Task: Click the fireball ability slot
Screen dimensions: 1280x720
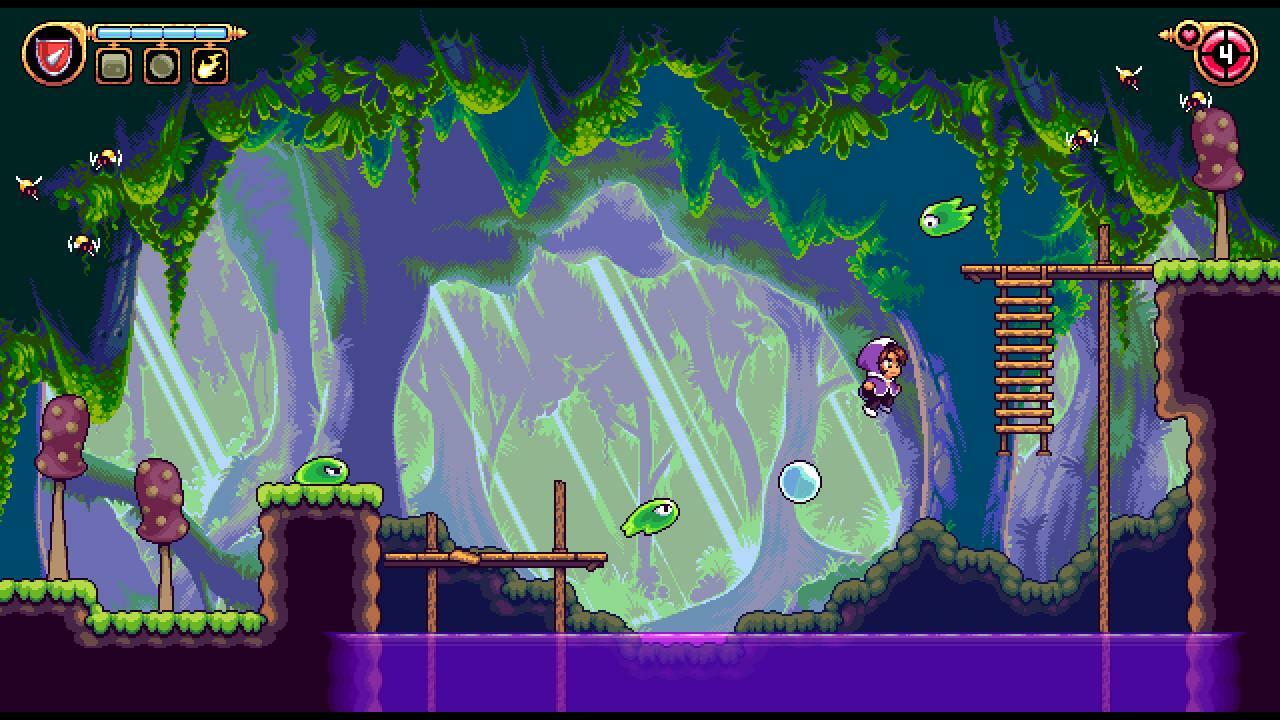Action: click(209, 68)
